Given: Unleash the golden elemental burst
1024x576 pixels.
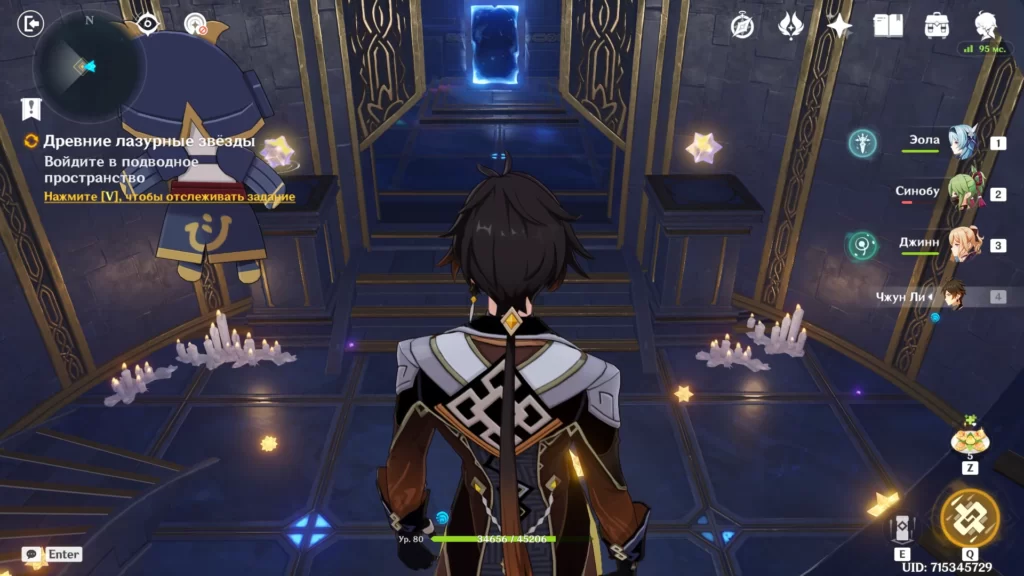Looking at the screenshot, I should [x=969, y=518].
